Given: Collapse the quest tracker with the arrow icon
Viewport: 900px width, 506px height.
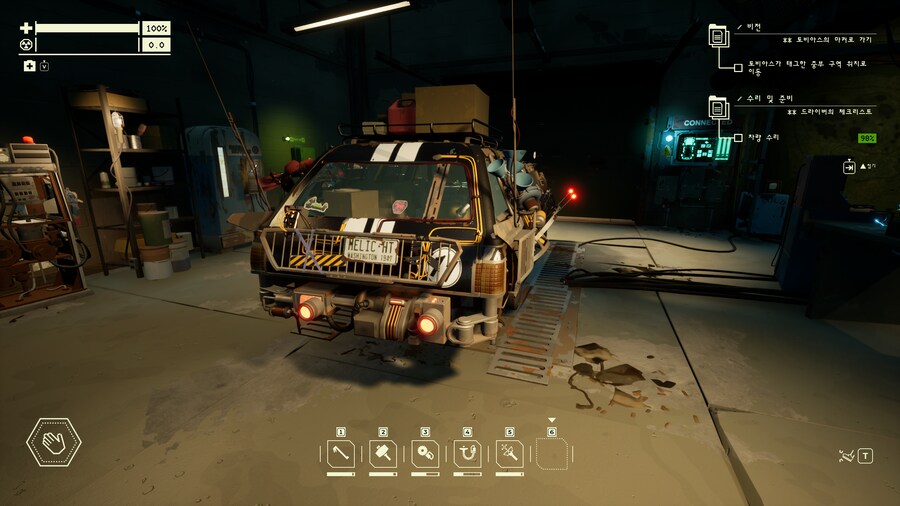Looking at the screenshot, I should coord(849,166).
